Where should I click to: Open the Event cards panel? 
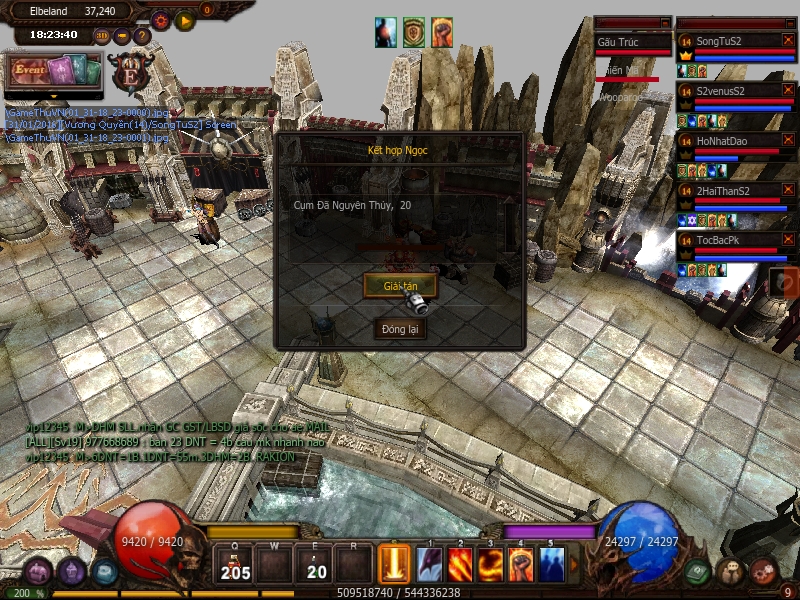pyautogui.click(x=55, y=72)
